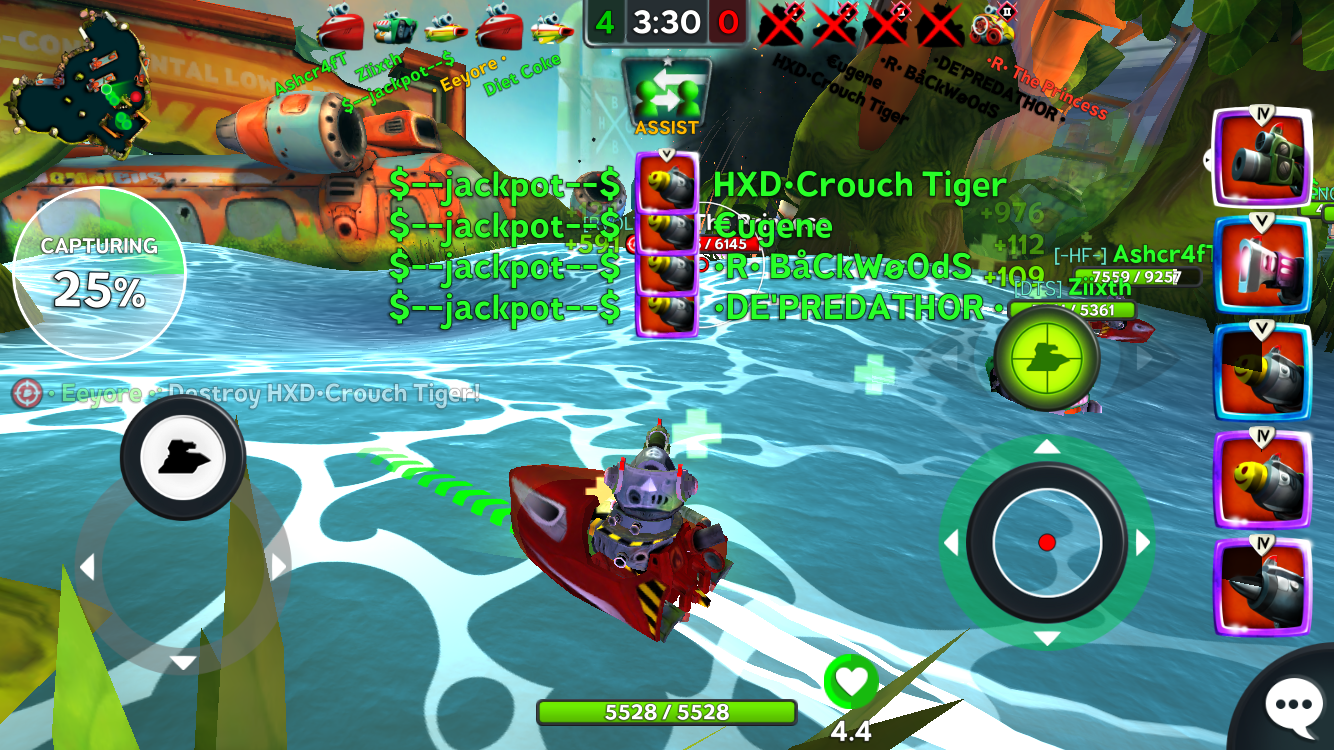Select the pink glowing gun weapon slot

1262,266
